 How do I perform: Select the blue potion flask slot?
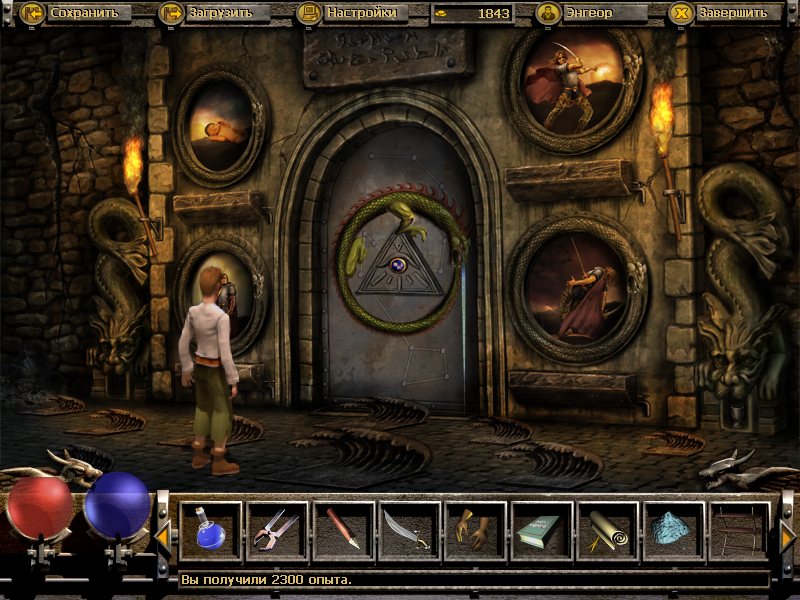click(211, 531)
